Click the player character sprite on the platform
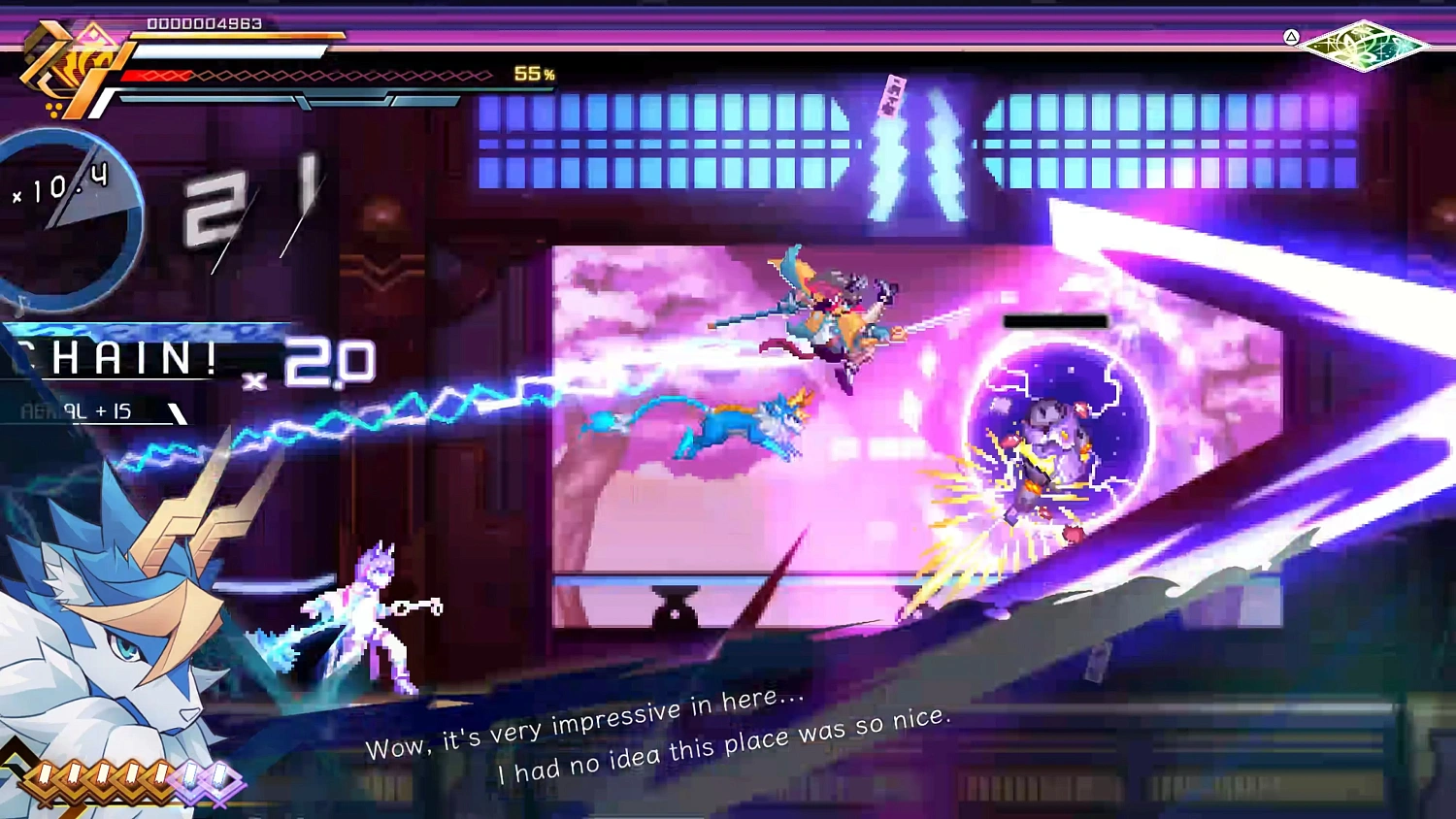This screenshot has width=1456, height=819. (x=364, y=611)
